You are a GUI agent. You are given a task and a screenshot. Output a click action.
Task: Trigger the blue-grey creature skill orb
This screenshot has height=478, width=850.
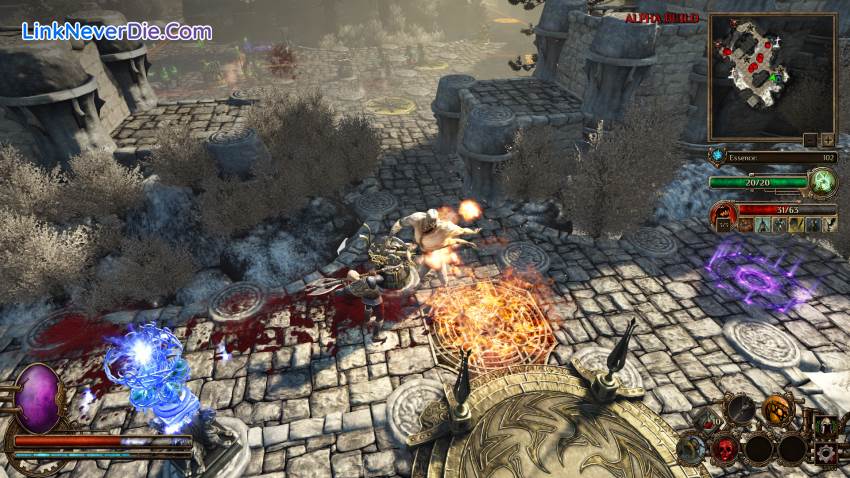690,448
